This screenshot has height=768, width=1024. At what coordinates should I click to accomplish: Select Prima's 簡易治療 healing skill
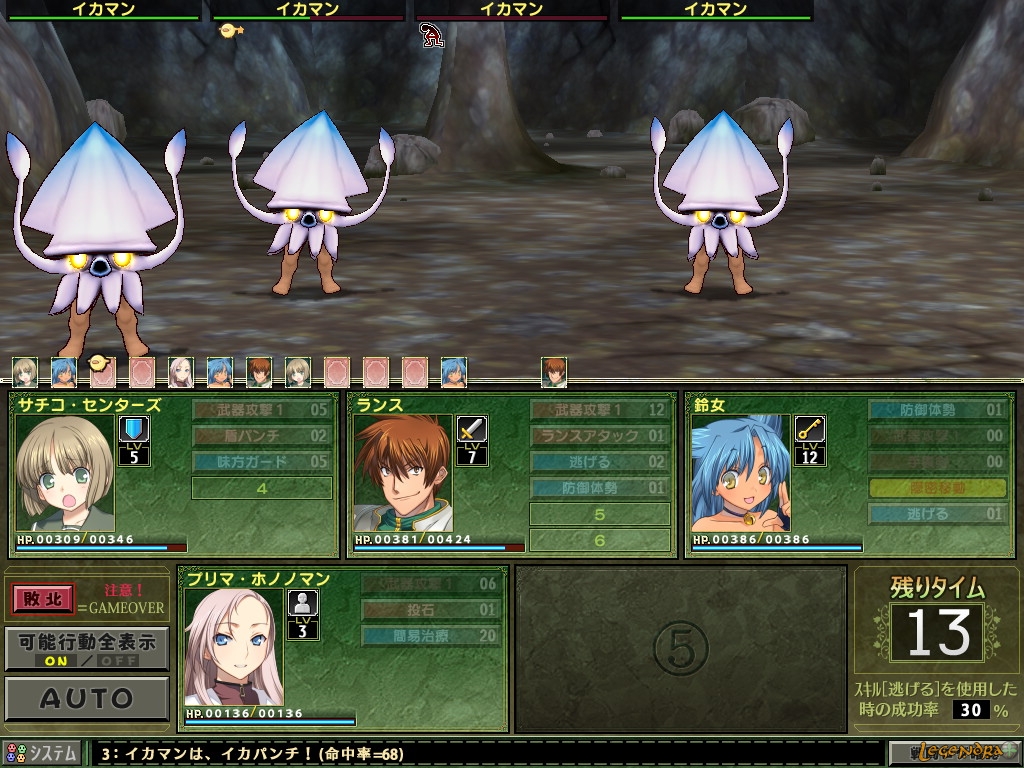431,635
